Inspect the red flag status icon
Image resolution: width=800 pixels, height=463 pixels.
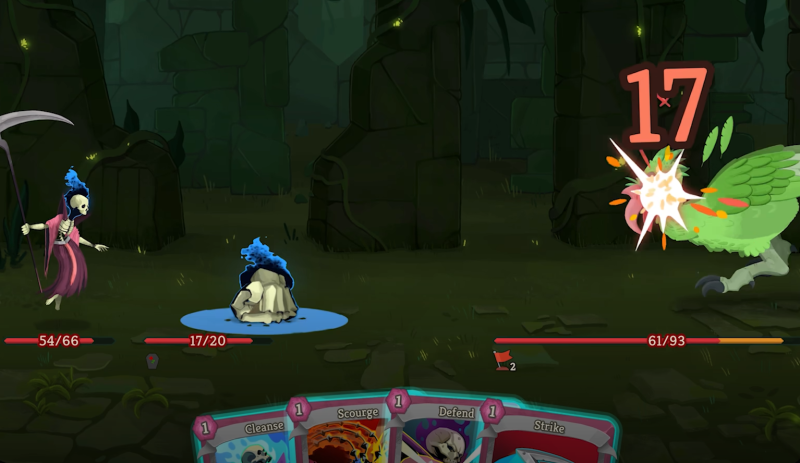click(x=503, y=361)
